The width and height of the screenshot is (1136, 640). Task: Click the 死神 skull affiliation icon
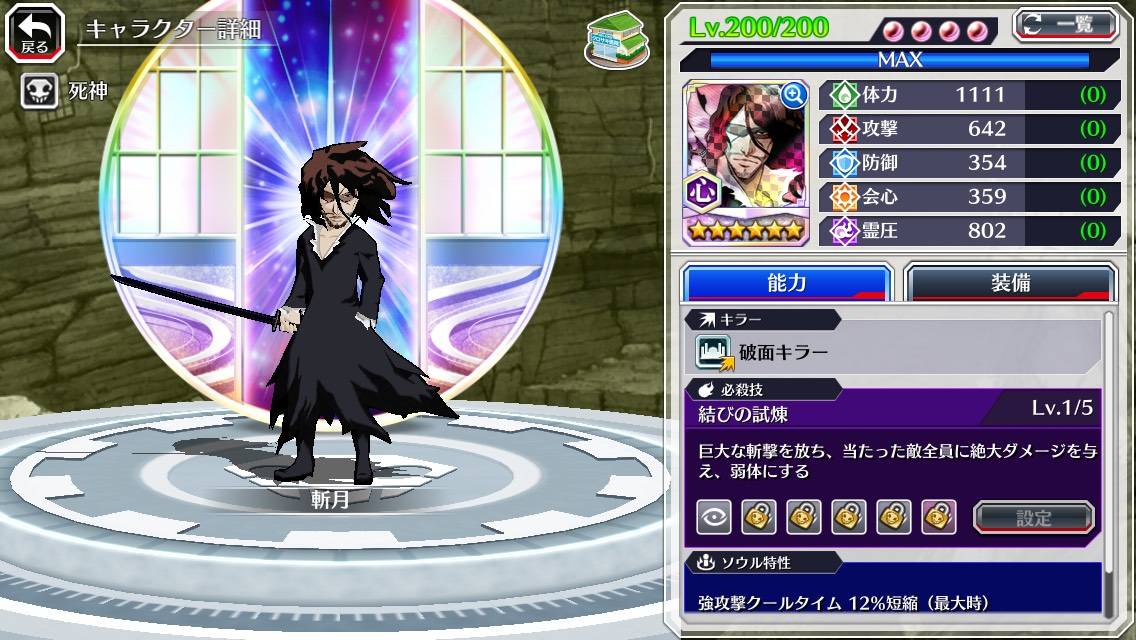click(39, 91)
